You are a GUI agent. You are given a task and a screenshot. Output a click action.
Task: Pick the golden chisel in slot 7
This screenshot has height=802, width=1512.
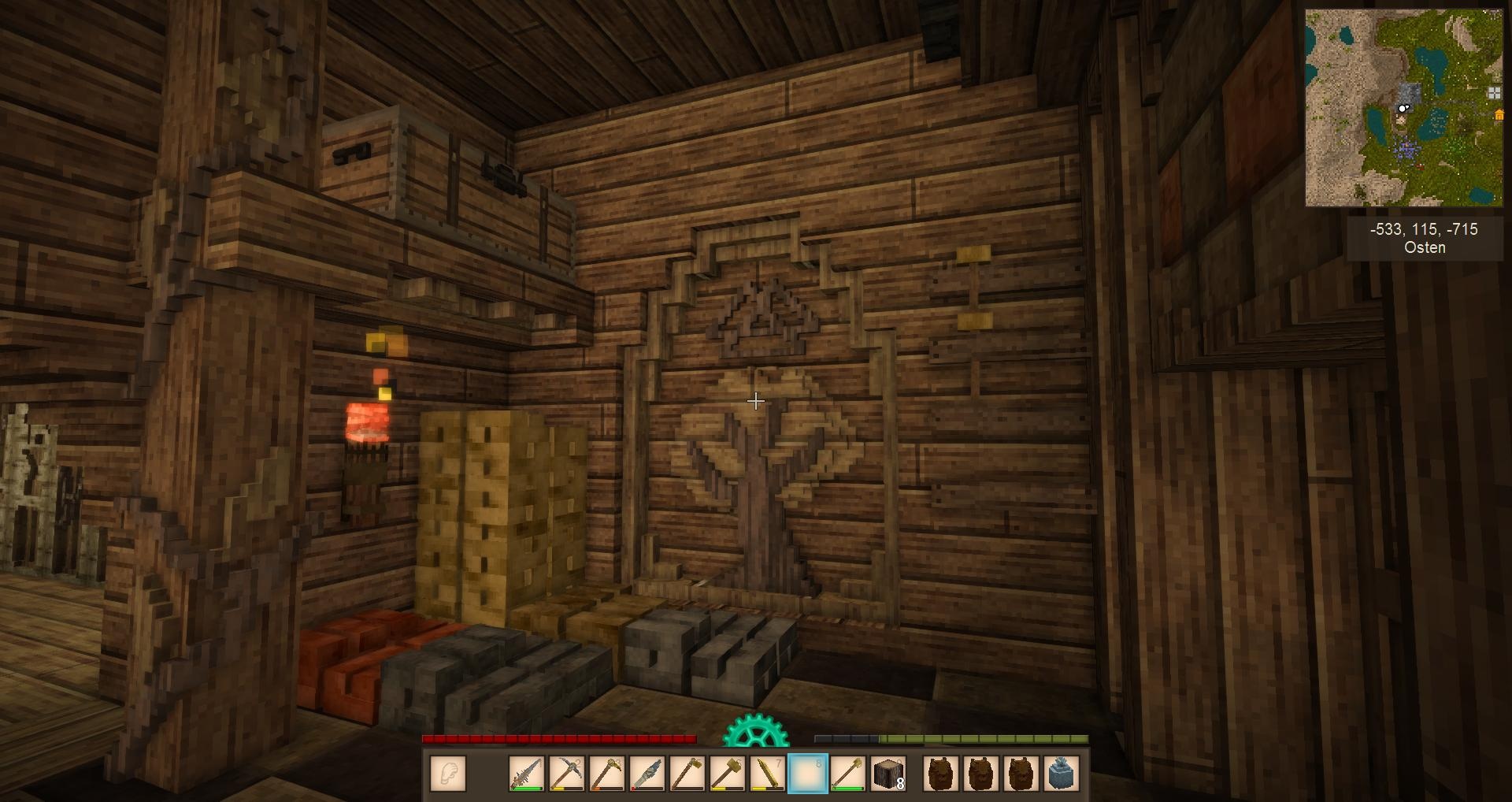click(768, 774)
